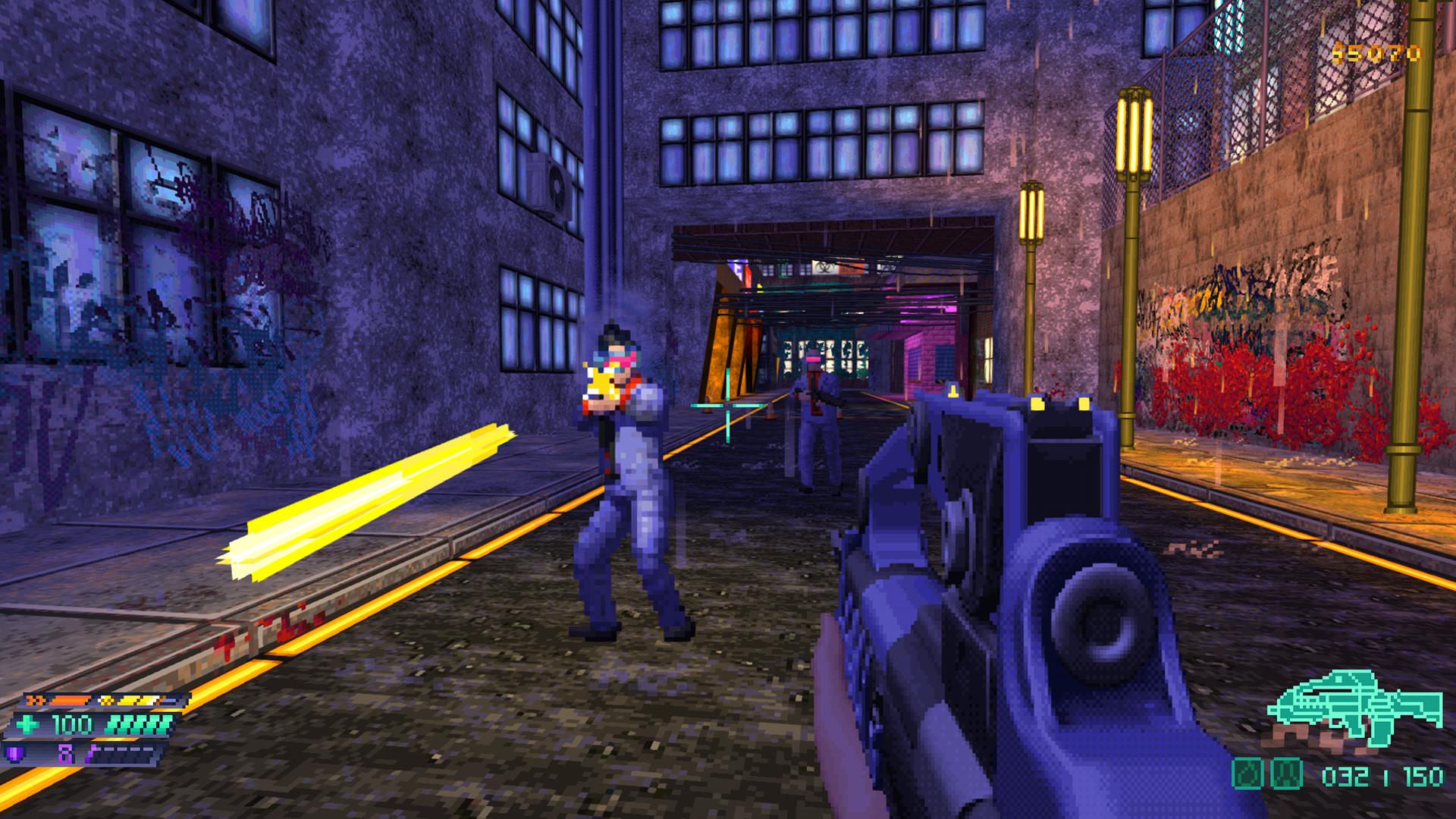Click the health bar segments next to 100
The height and width of the screenshot is (819, 1456).
click(140, 724)
